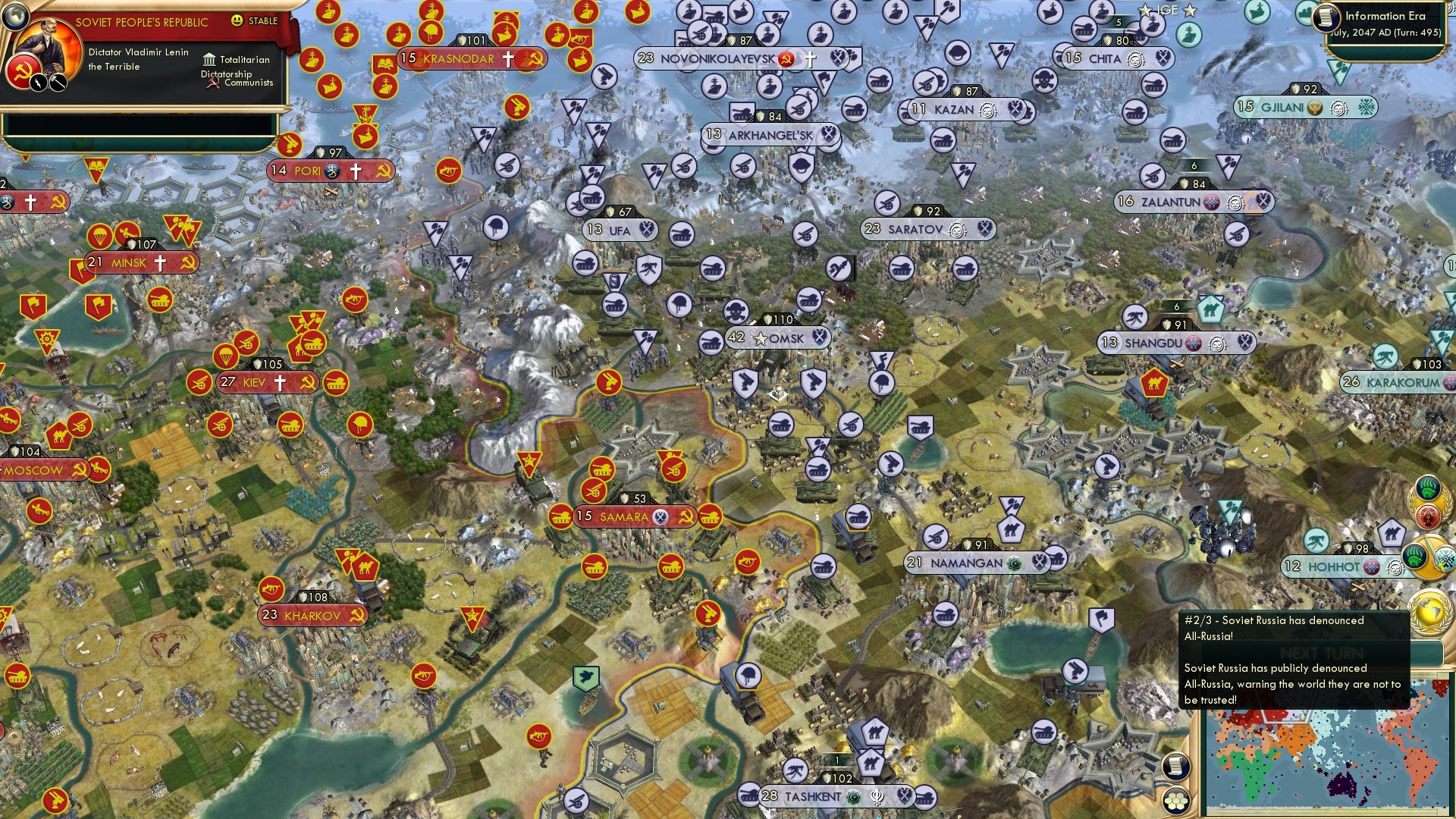Toggle the strategic view globe above Lenin's portrait
This screenshot has height=819, width=1456.
(15, 17)
